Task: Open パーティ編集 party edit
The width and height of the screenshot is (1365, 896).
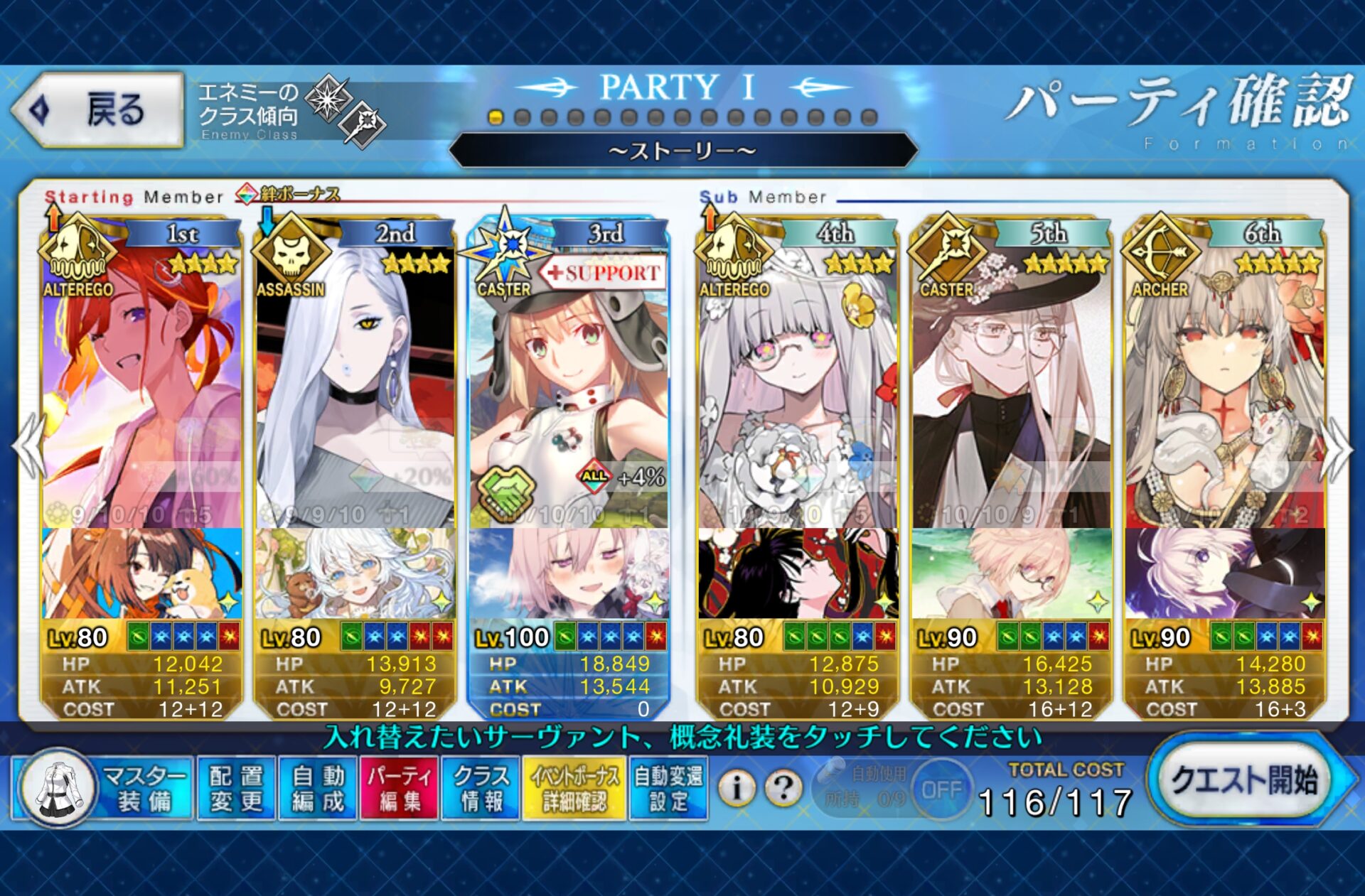Action: pos(400,789)
